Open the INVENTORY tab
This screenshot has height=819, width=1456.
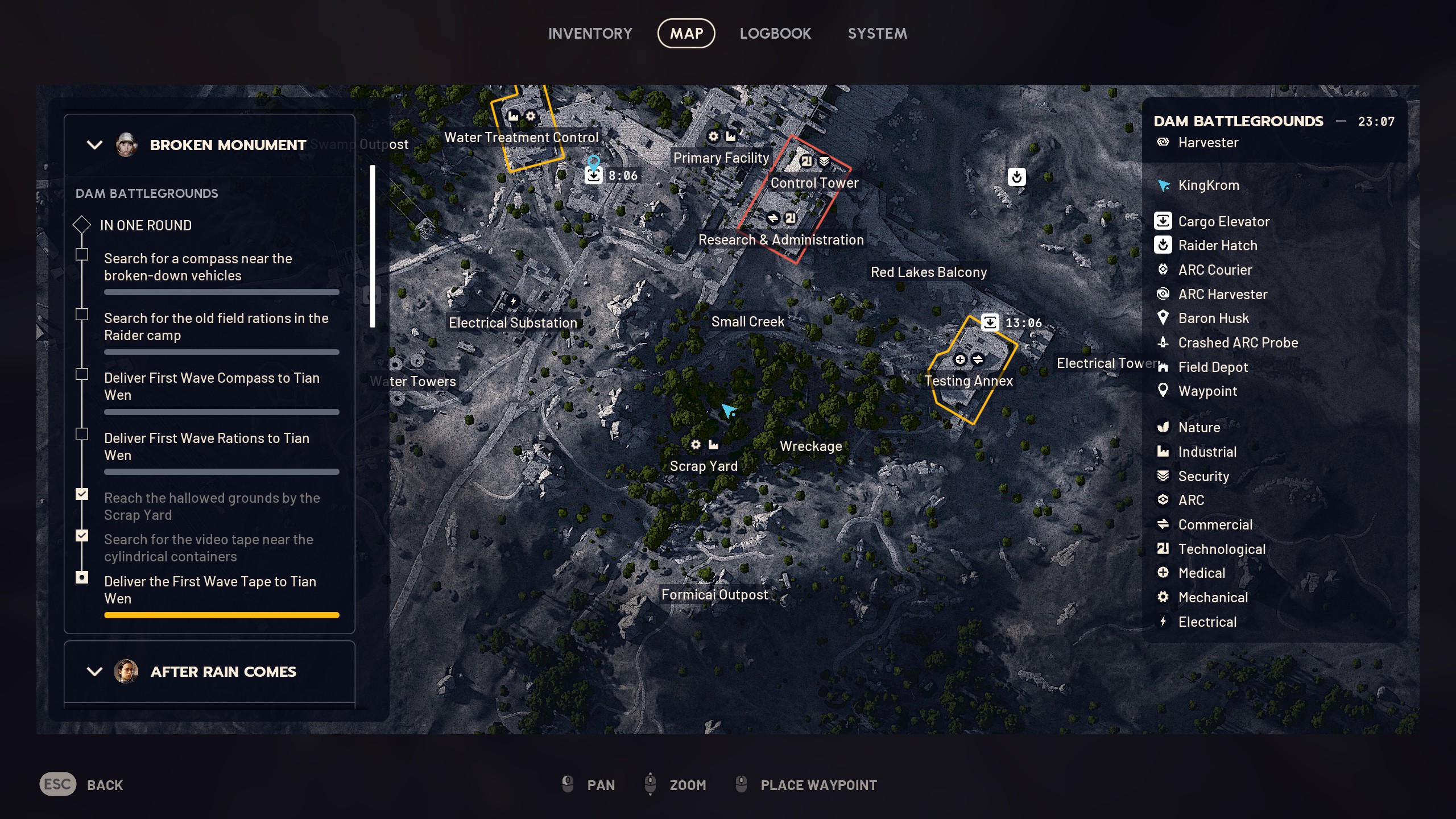[590, 33]
